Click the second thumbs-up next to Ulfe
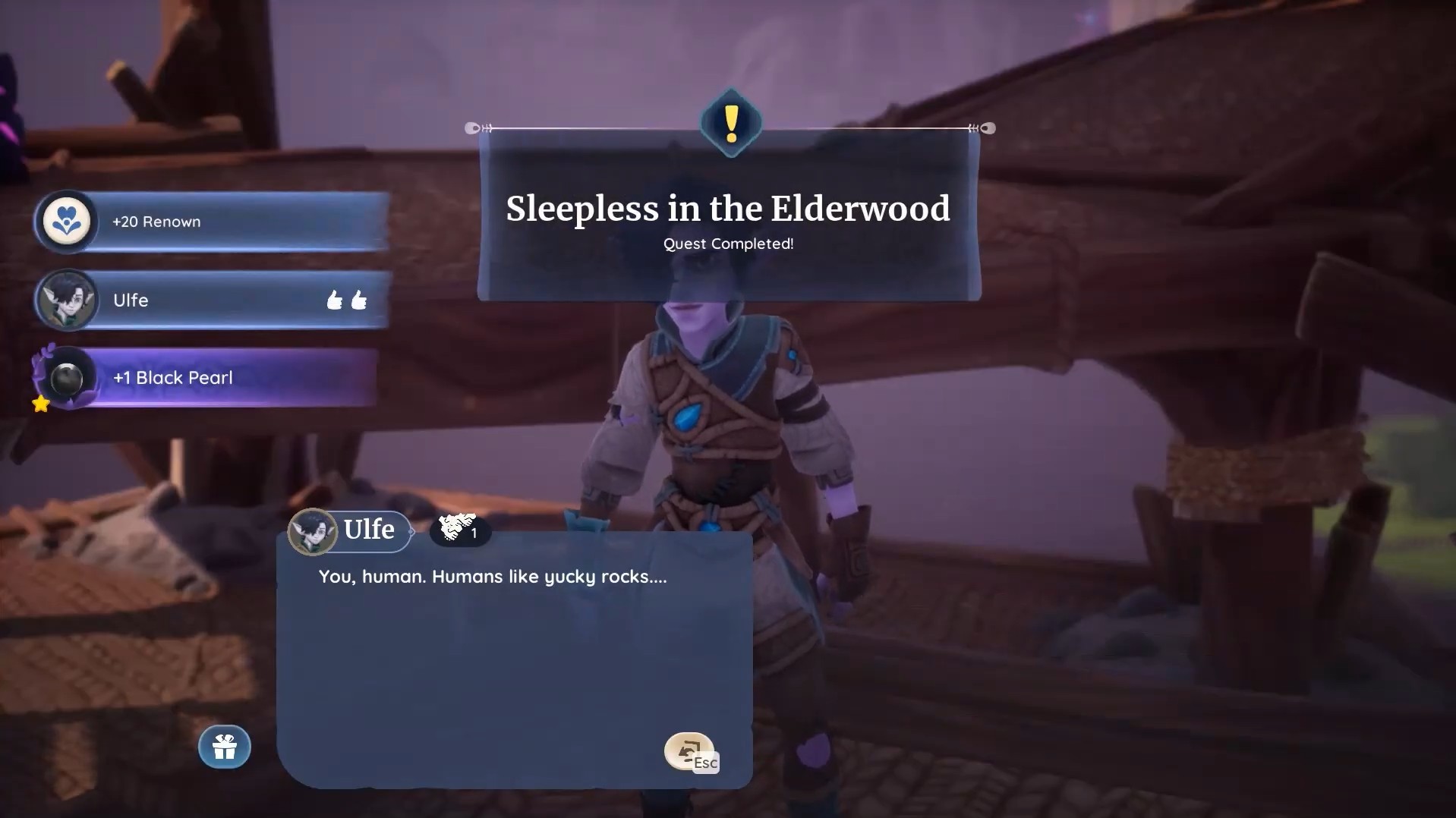1456x818 pixels. coord(360,300)
